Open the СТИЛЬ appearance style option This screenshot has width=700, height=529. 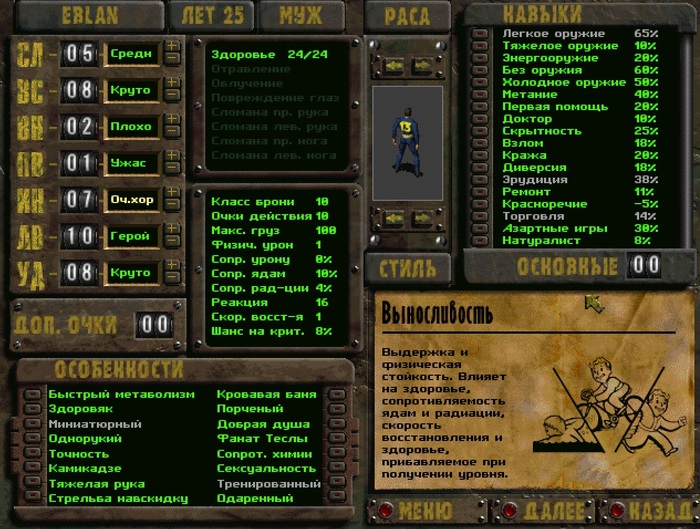click(407, 268)
